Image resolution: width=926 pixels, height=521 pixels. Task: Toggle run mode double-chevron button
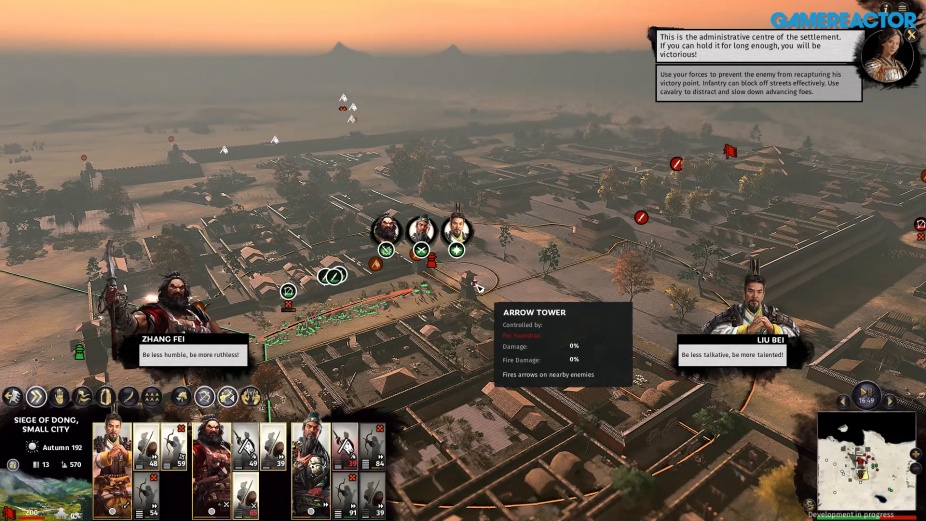point(37,397)
